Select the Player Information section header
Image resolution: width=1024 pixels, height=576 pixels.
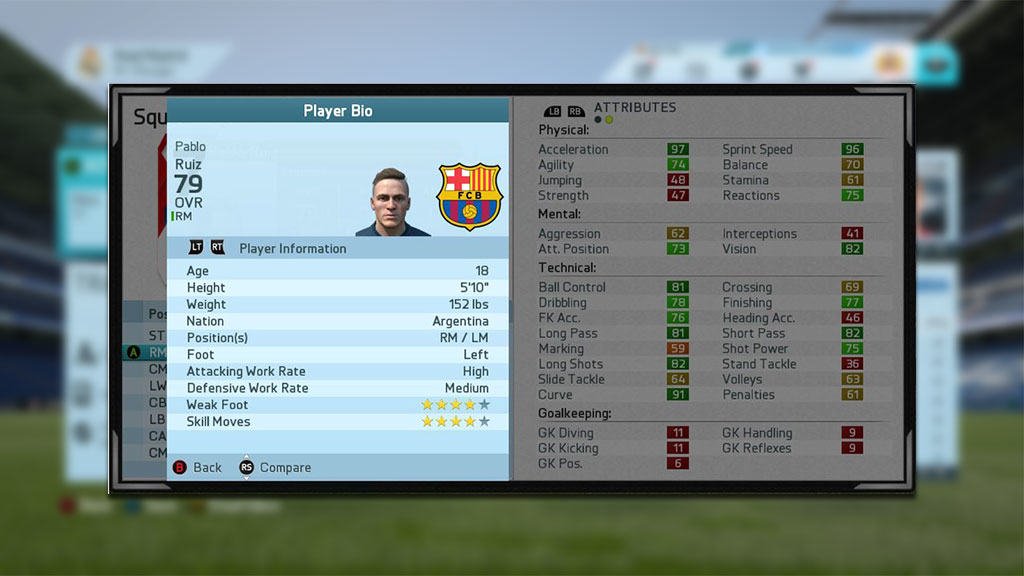292,248
